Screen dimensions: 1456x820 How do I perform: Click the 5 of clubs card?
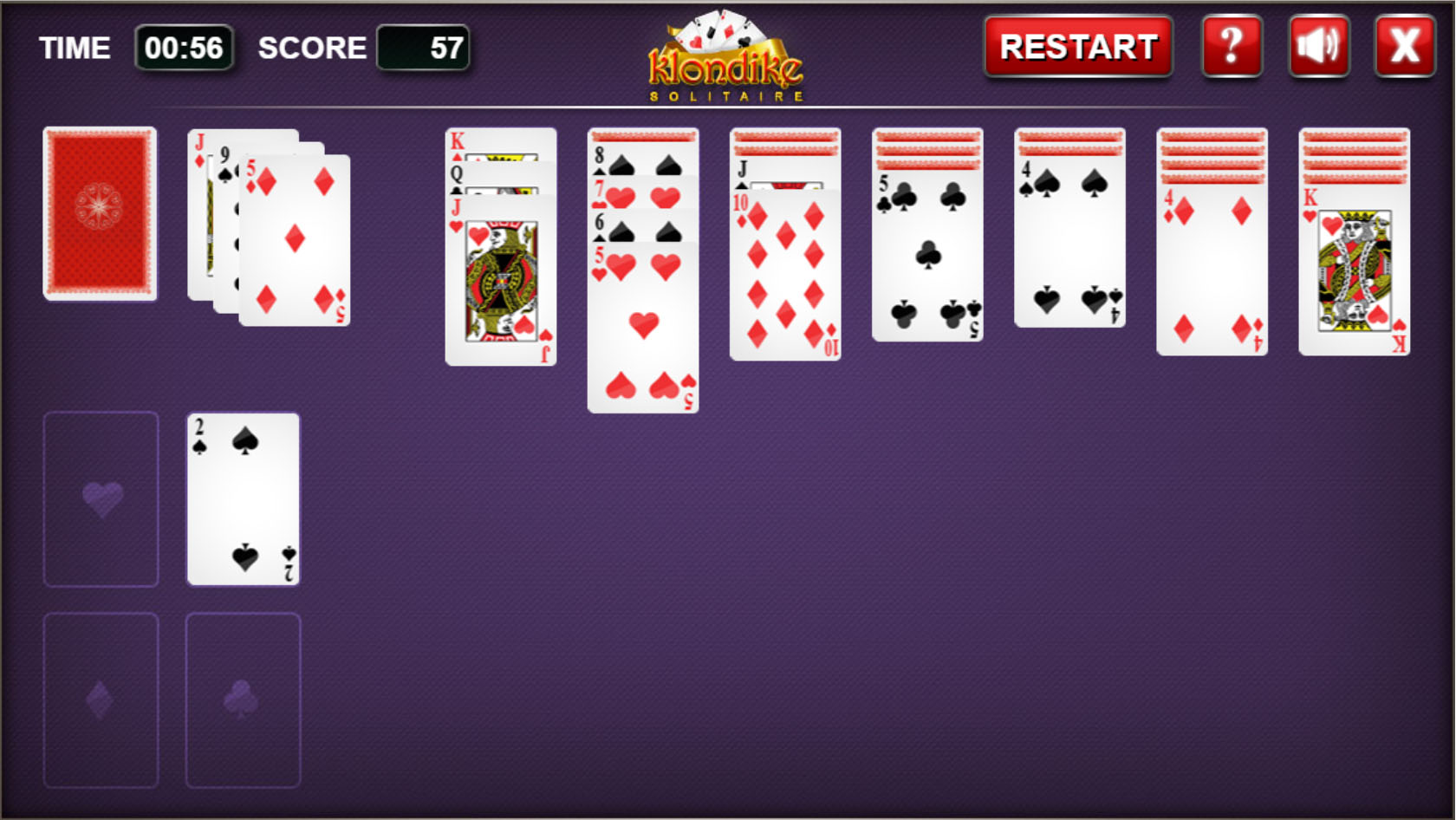[927, 260]
